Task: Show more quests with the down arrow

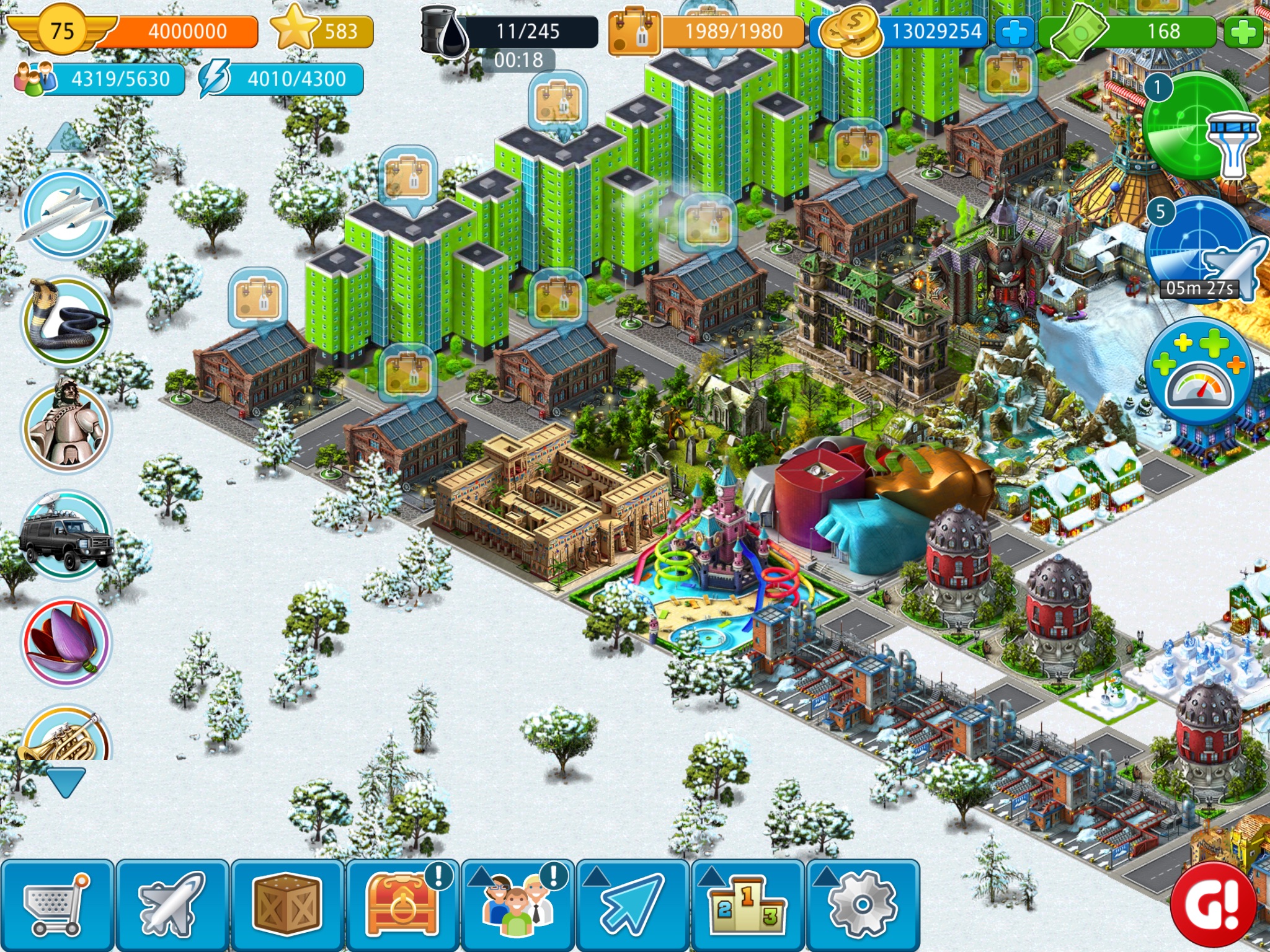Action: tap(66, 782)
